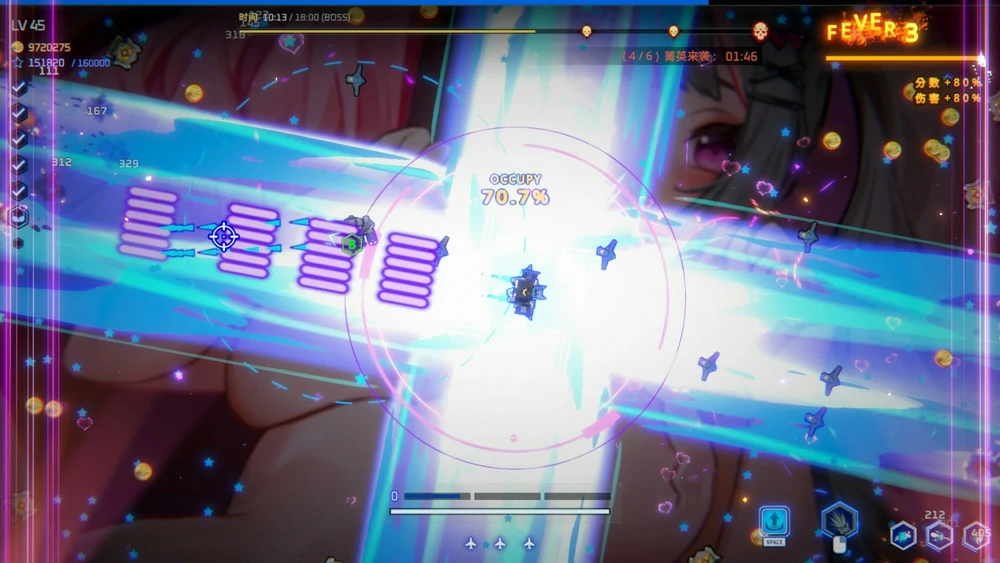The height and width of the screenshot is (563, 1000).
Task: Select the hexagon weapon icon numbered 405
Action: [975, 536]
